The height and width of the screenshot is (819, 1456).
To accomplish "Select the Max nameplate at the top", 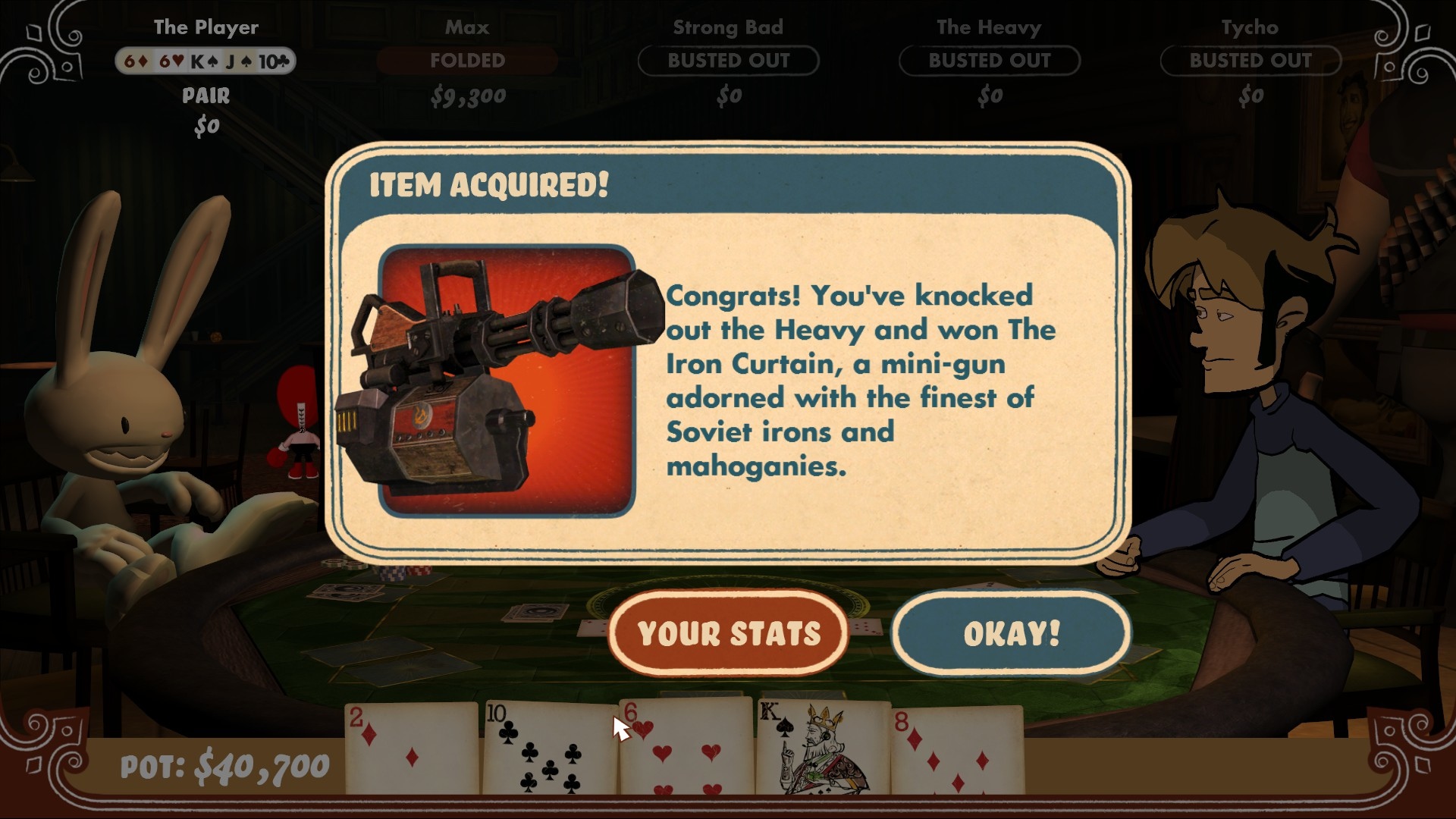I will 468,27.
